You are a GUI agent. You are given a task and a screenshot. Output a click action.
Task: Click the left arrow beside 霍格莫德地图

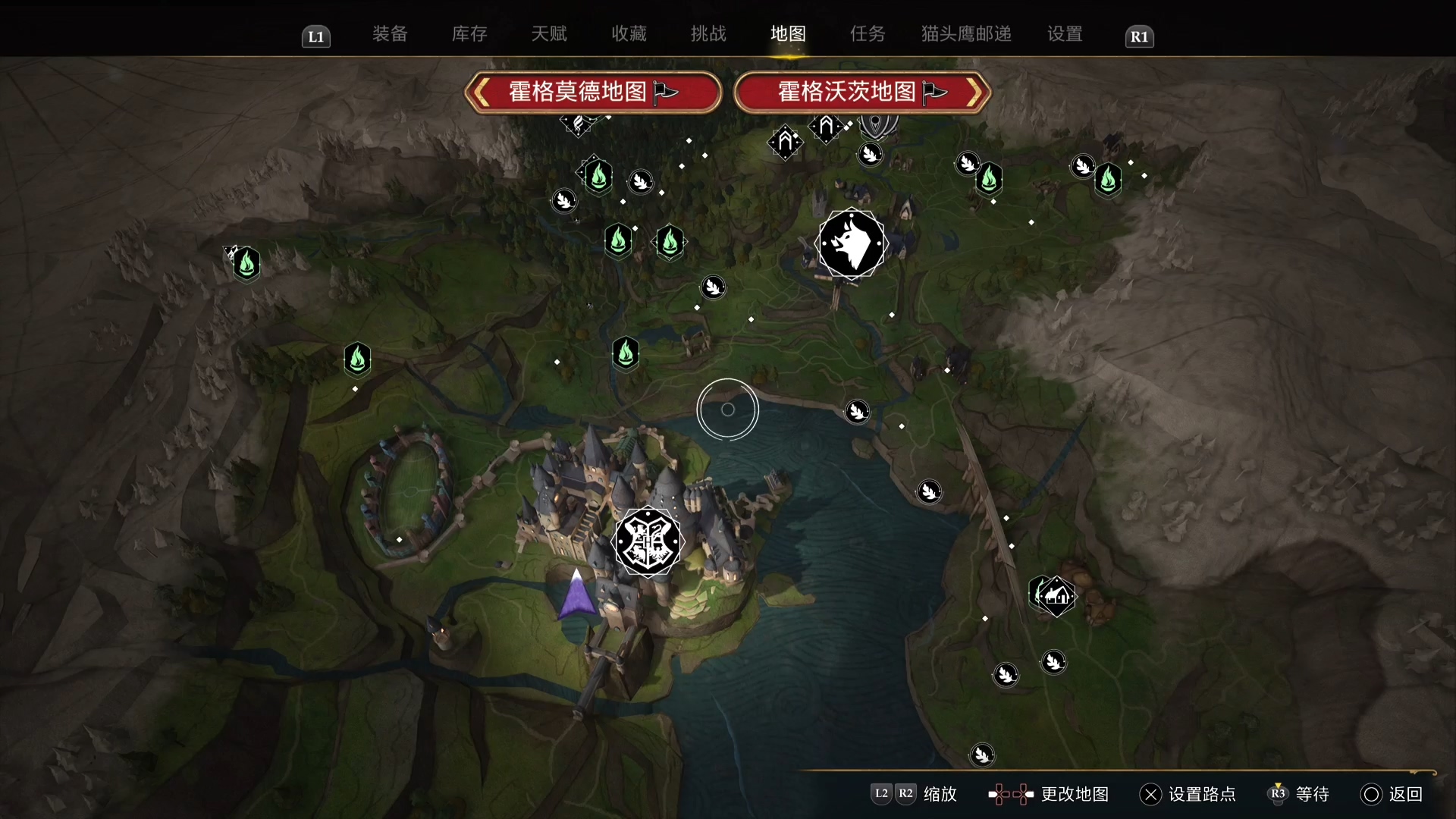[x=481, y=92]
